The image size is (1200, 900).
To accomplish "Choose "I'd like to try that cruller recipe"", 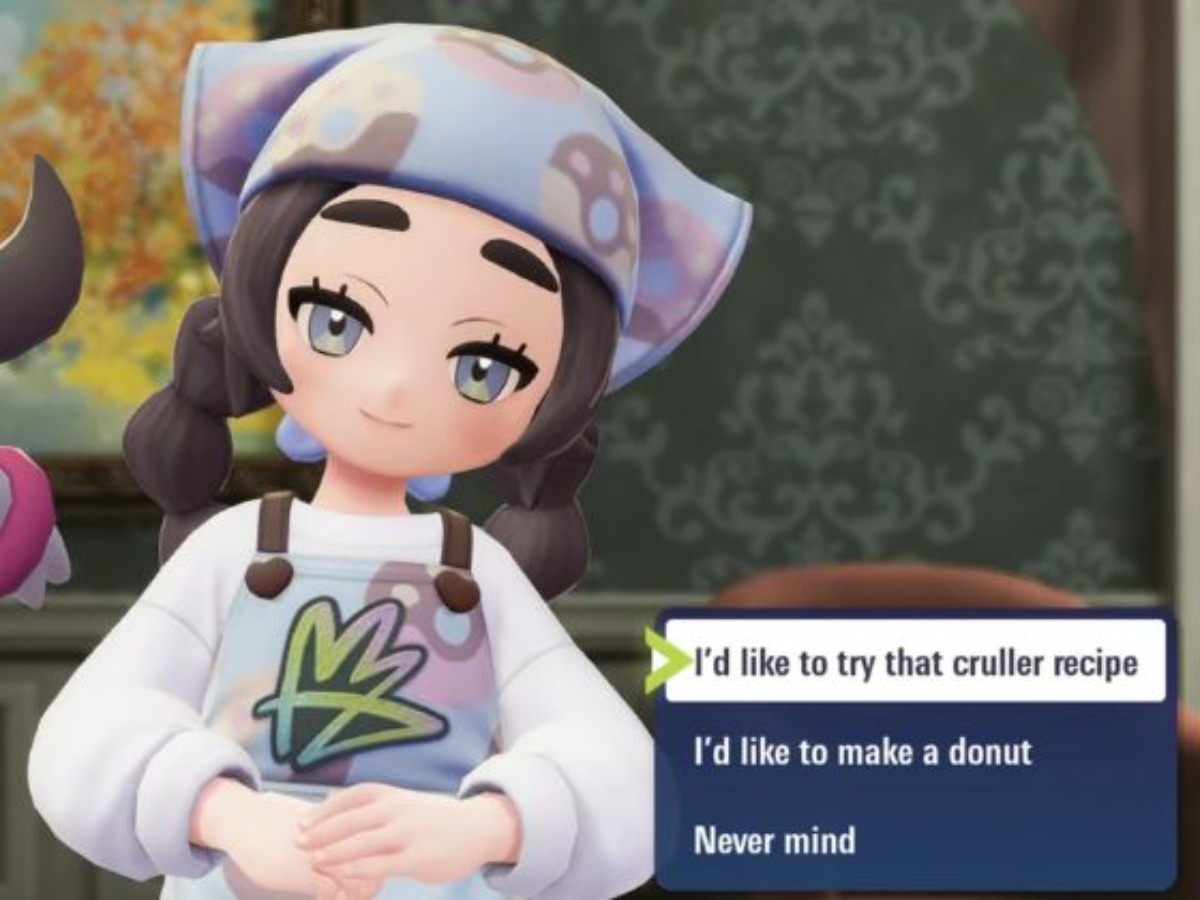I will click(x=915, y=661).
